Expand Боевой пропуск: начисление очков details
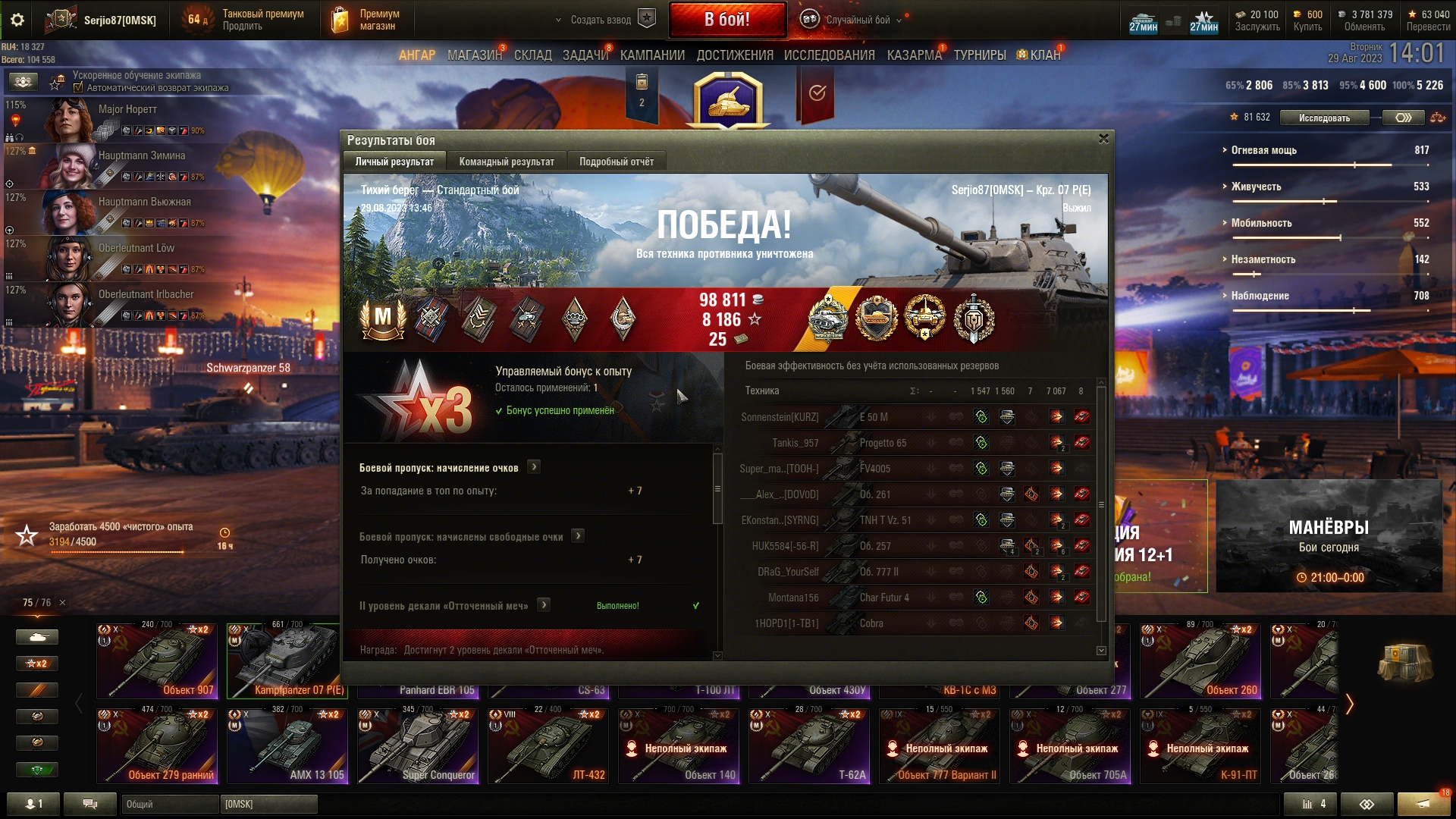Viewport: 1456px width, 819px height. (x=534, y=467)
